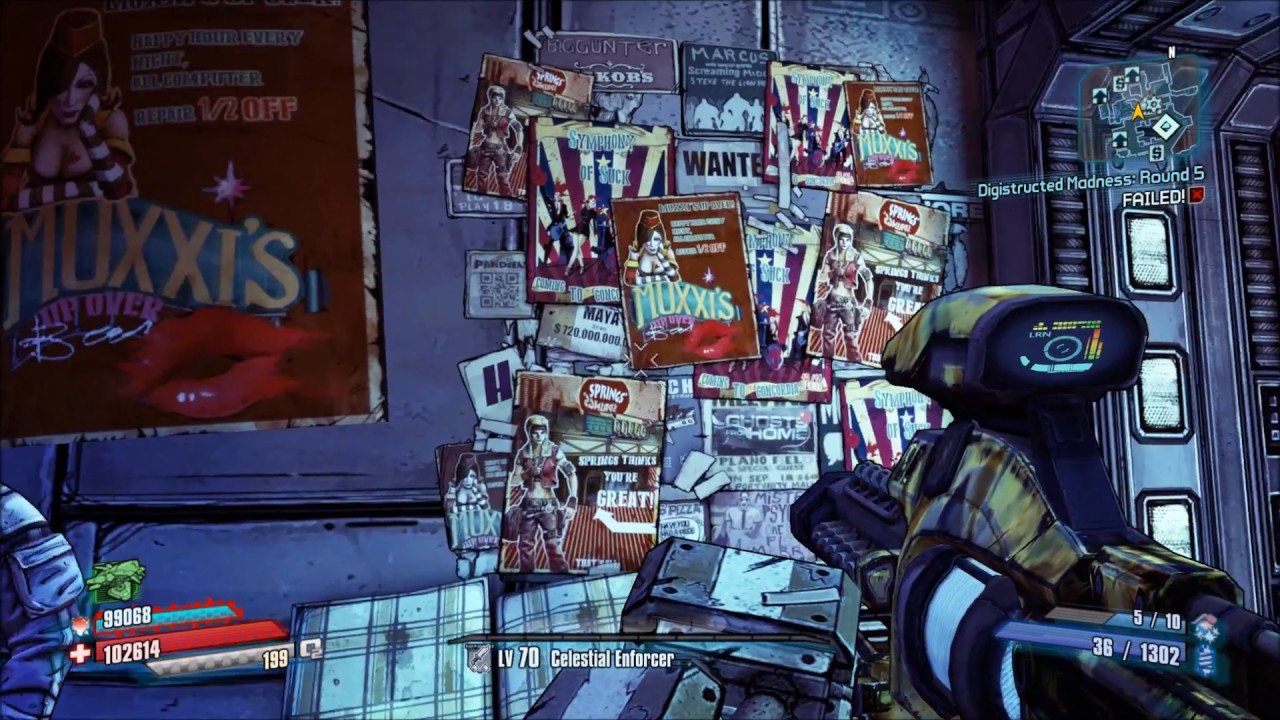Click the red failed objective checkbox
Image resolution: width=1280 pixels, height=720 pixels.
tap(1197, 196)
